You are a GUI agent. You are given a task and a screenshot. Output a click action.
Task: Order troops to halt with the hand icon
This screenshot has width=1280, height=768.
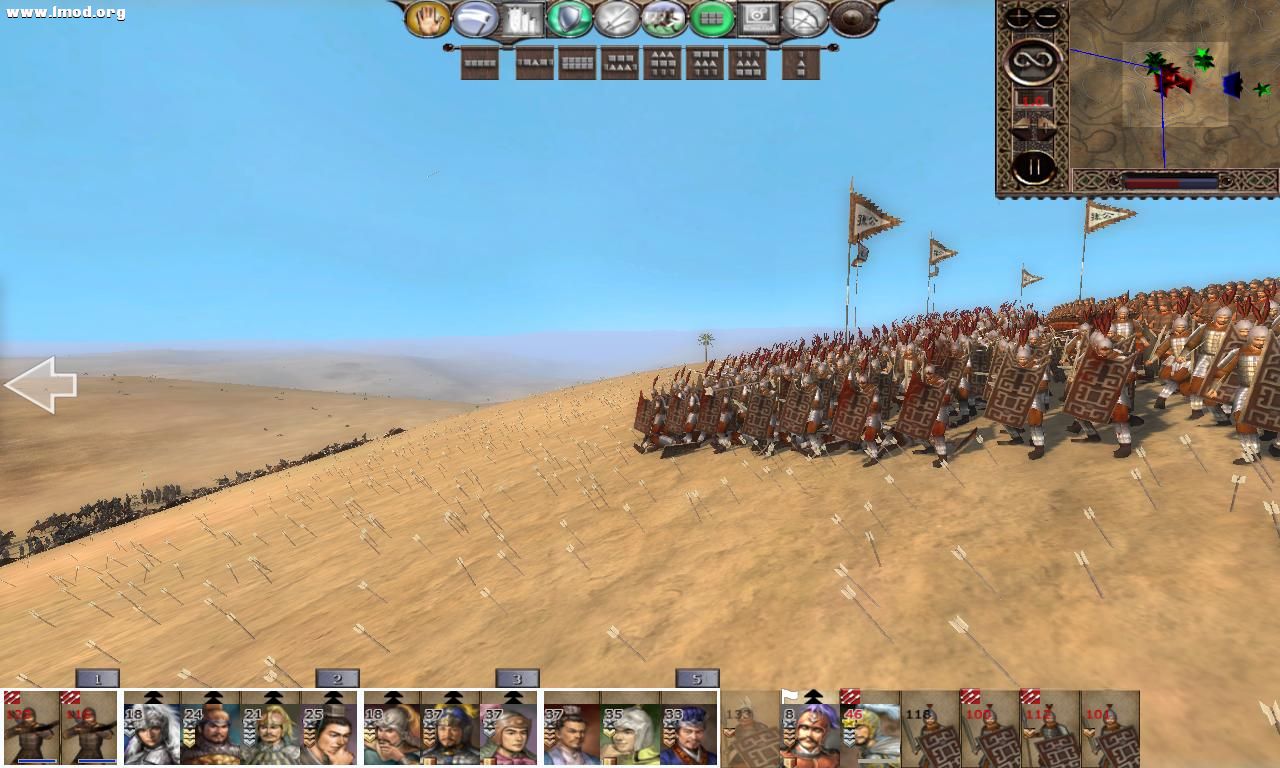(430, 18)
